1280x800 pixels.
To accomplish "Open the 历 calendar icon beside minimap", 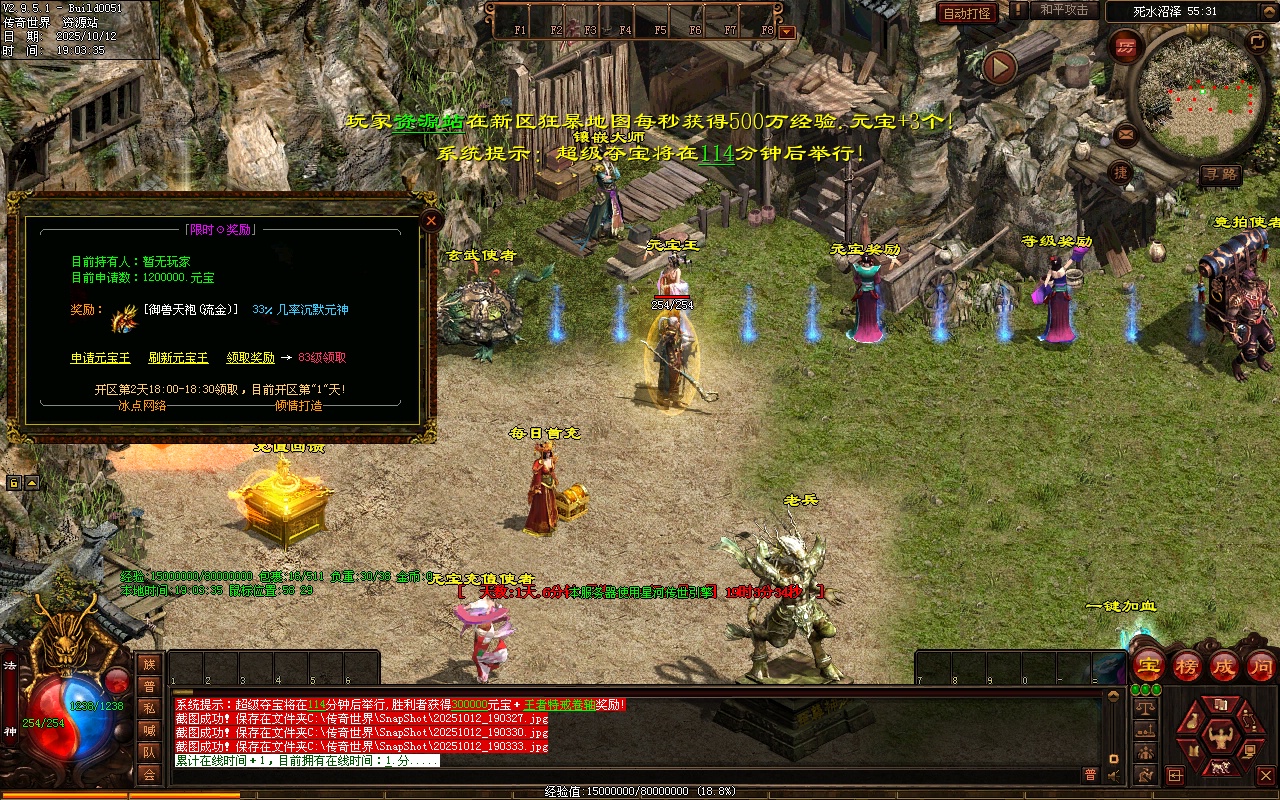I will (x=1126, y=46).
